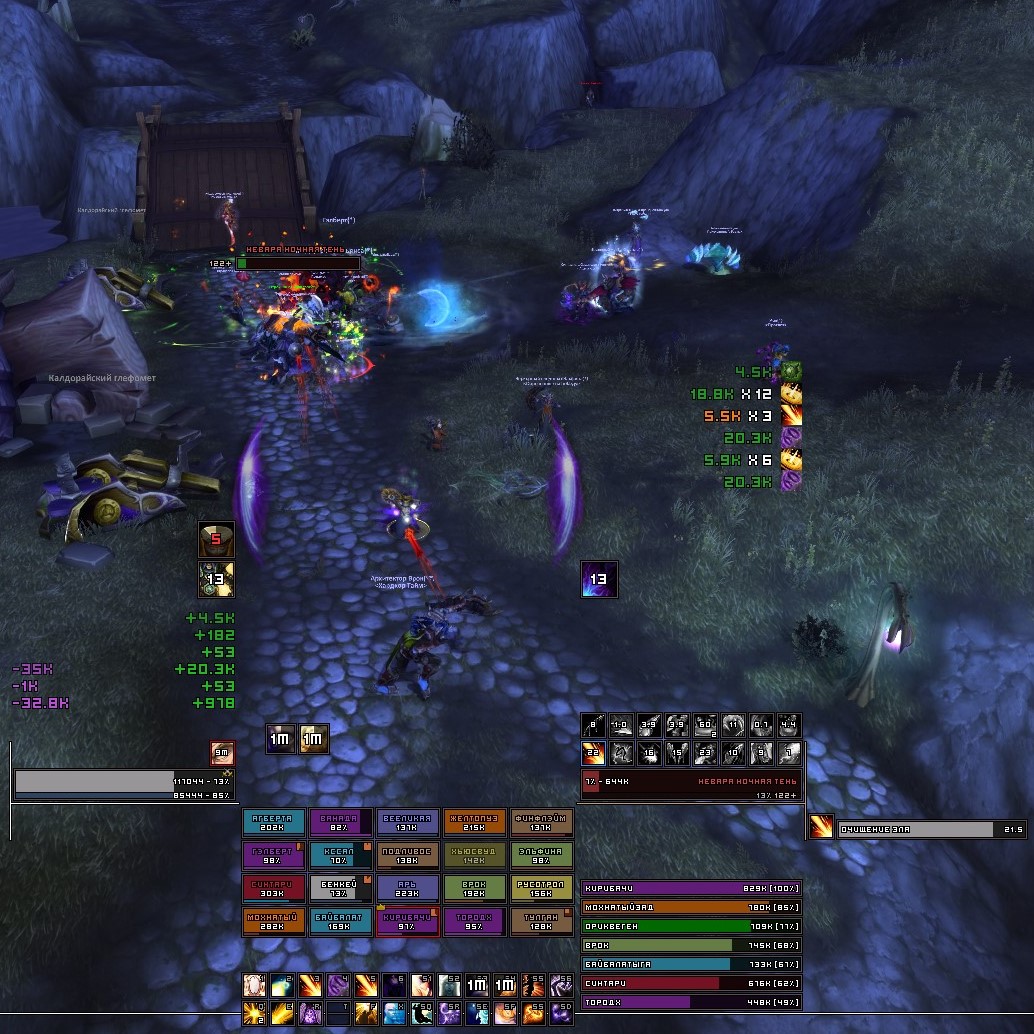The image size is (1034, 1034).
Task: Select the Невара Ночная Тень target frame
Action: tap(691, 782)
